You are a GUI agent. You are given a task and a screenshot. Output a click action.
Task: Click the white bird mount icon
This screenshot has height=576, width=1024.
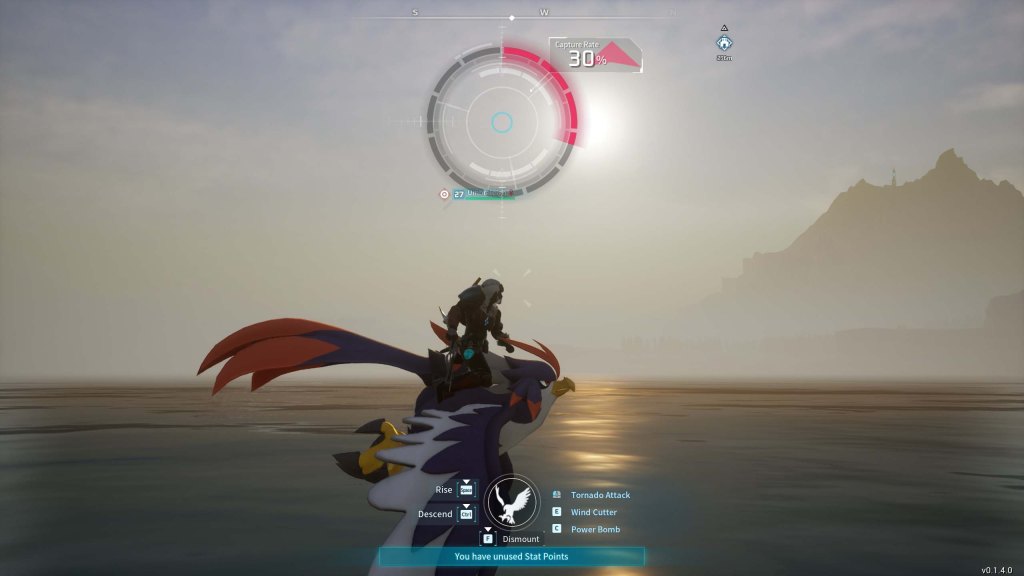[x=512, y=501]
